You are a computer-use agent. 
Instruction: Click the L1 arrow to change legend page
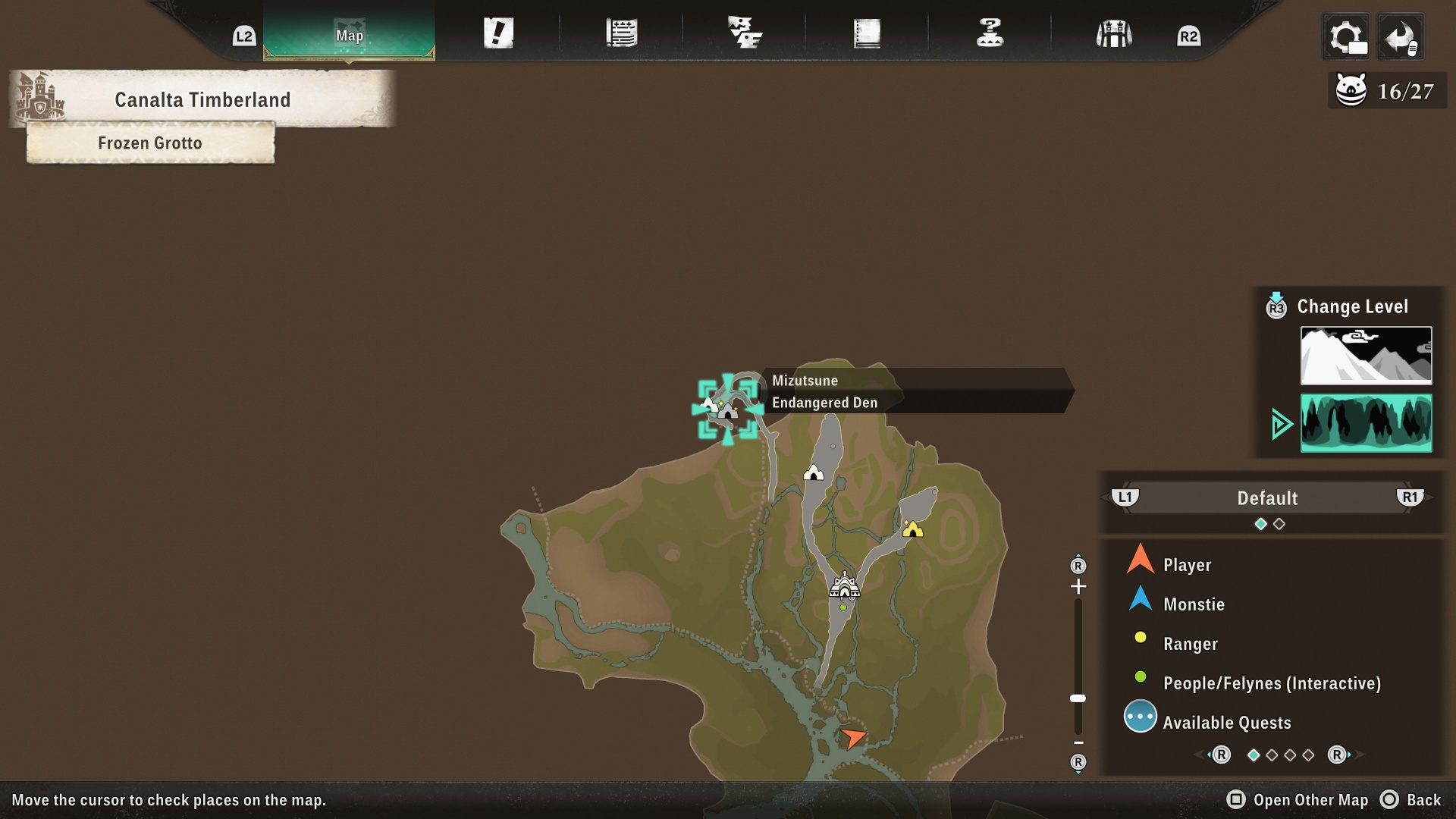coord(1125,498)
